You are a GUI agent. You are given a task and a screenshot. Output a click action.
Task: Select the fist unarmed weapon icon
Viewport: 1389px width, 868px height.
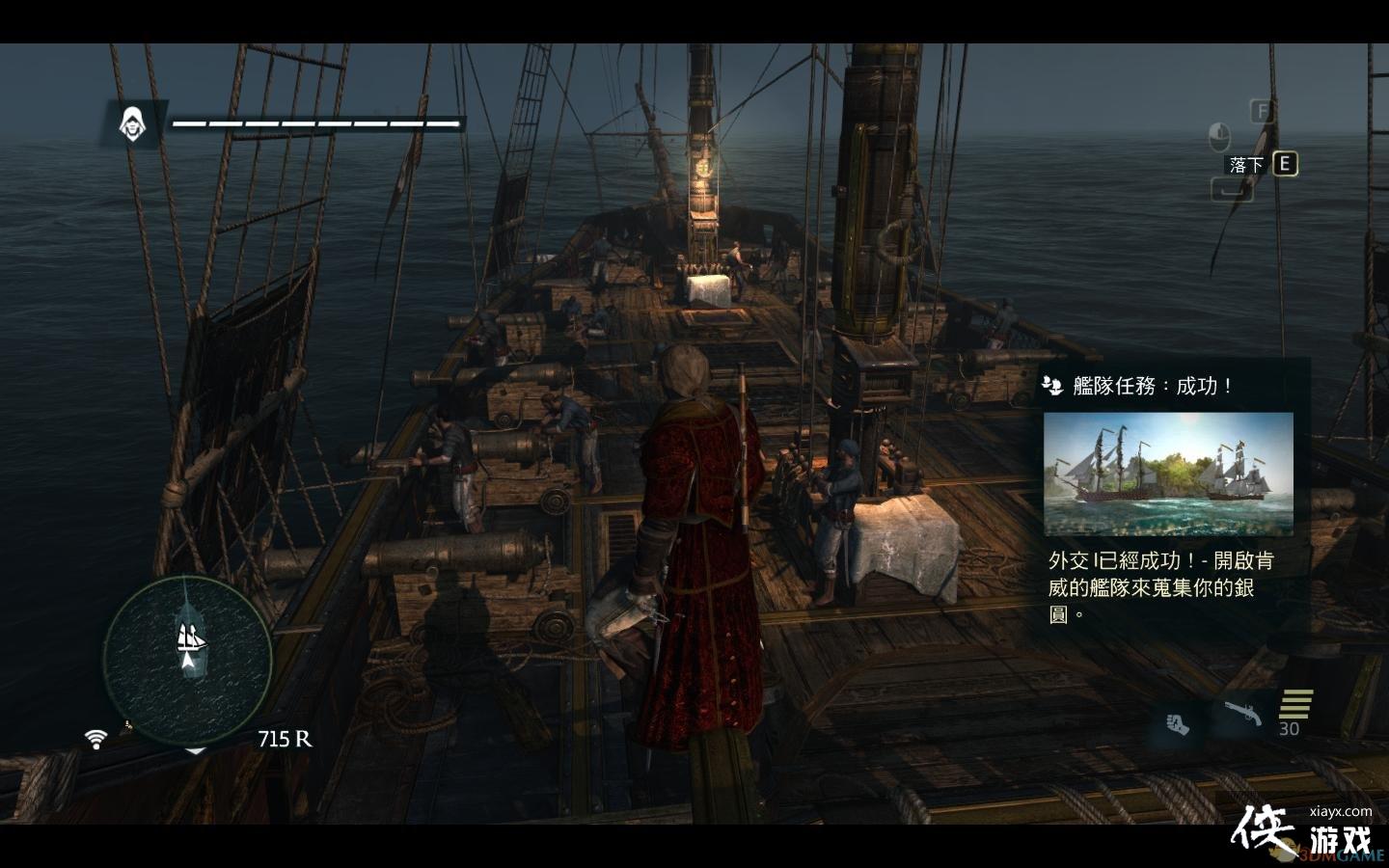(1176, 722)
